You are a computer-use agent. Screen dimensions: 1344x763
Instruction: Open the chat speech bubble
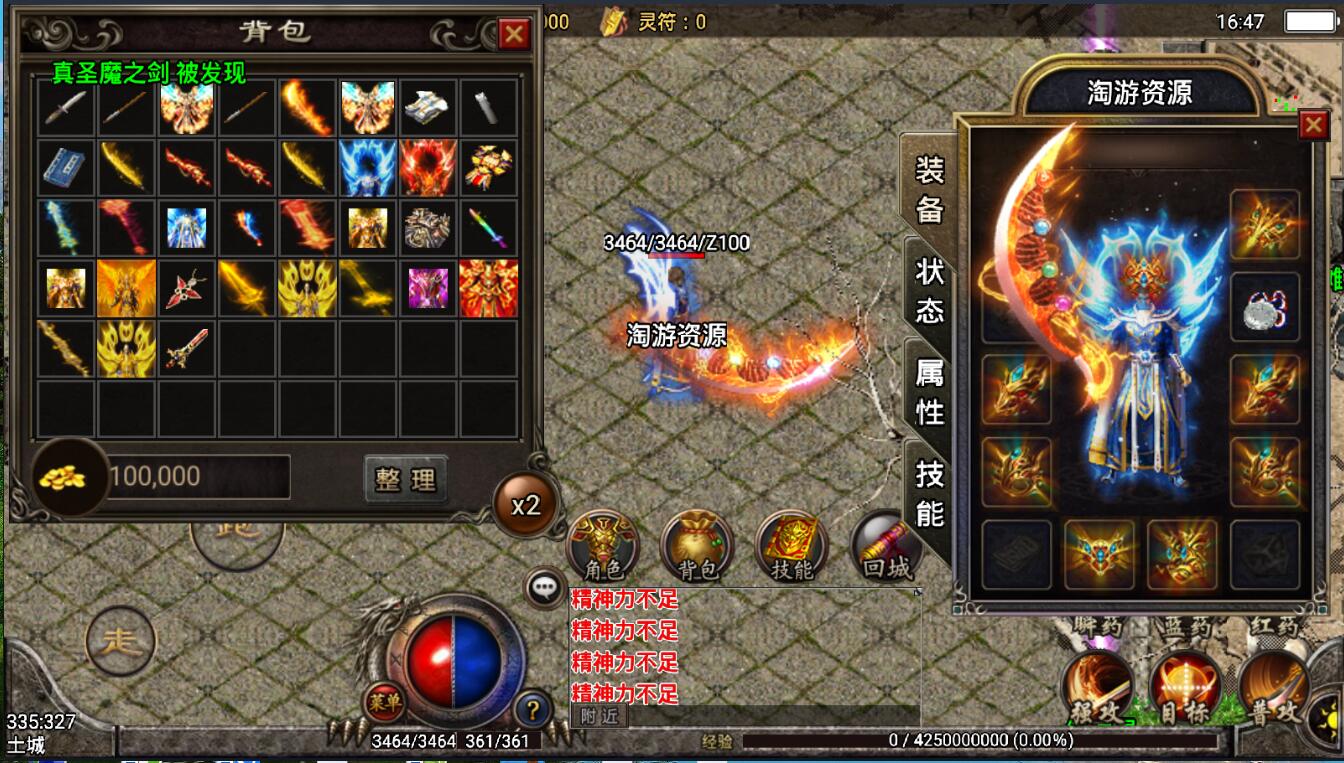coord(545,588)
